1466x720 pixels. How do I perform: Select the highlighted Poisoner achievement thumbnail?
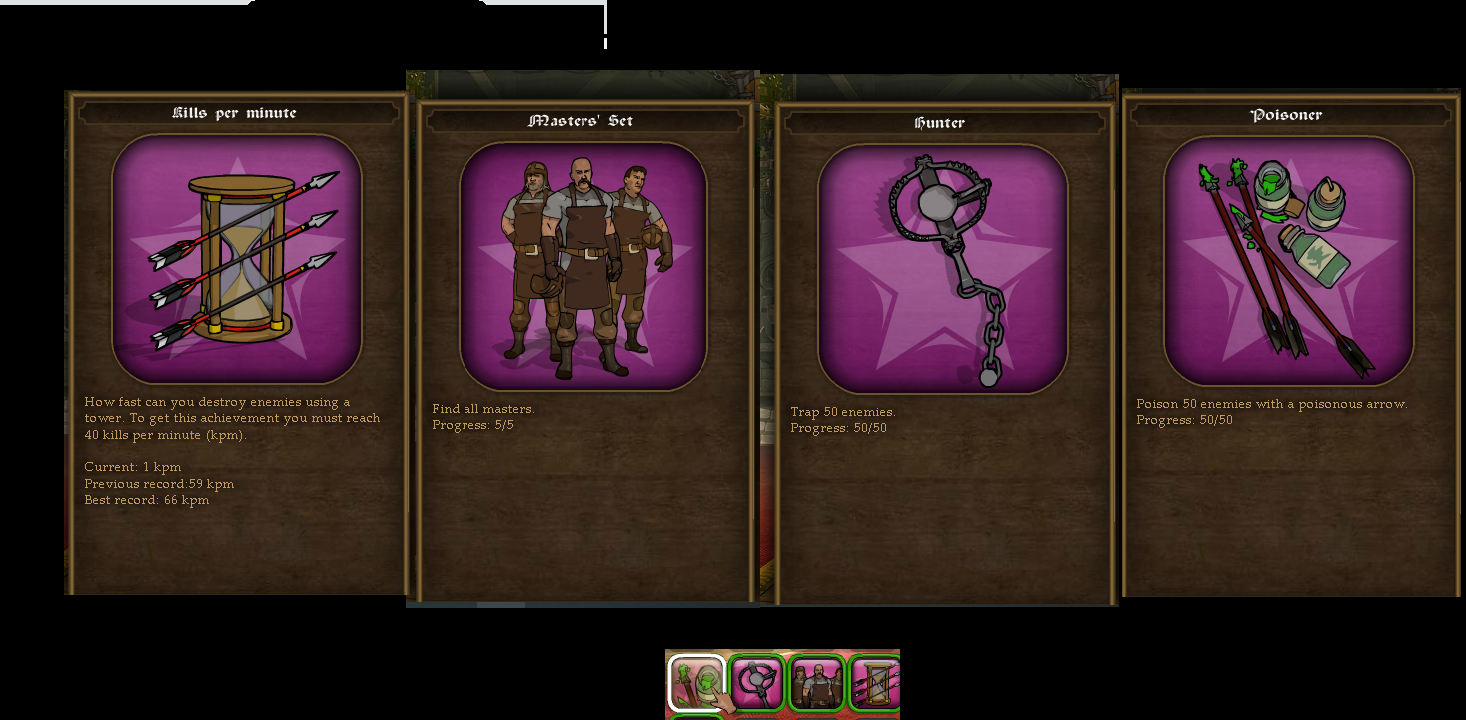tap(696, 682)
